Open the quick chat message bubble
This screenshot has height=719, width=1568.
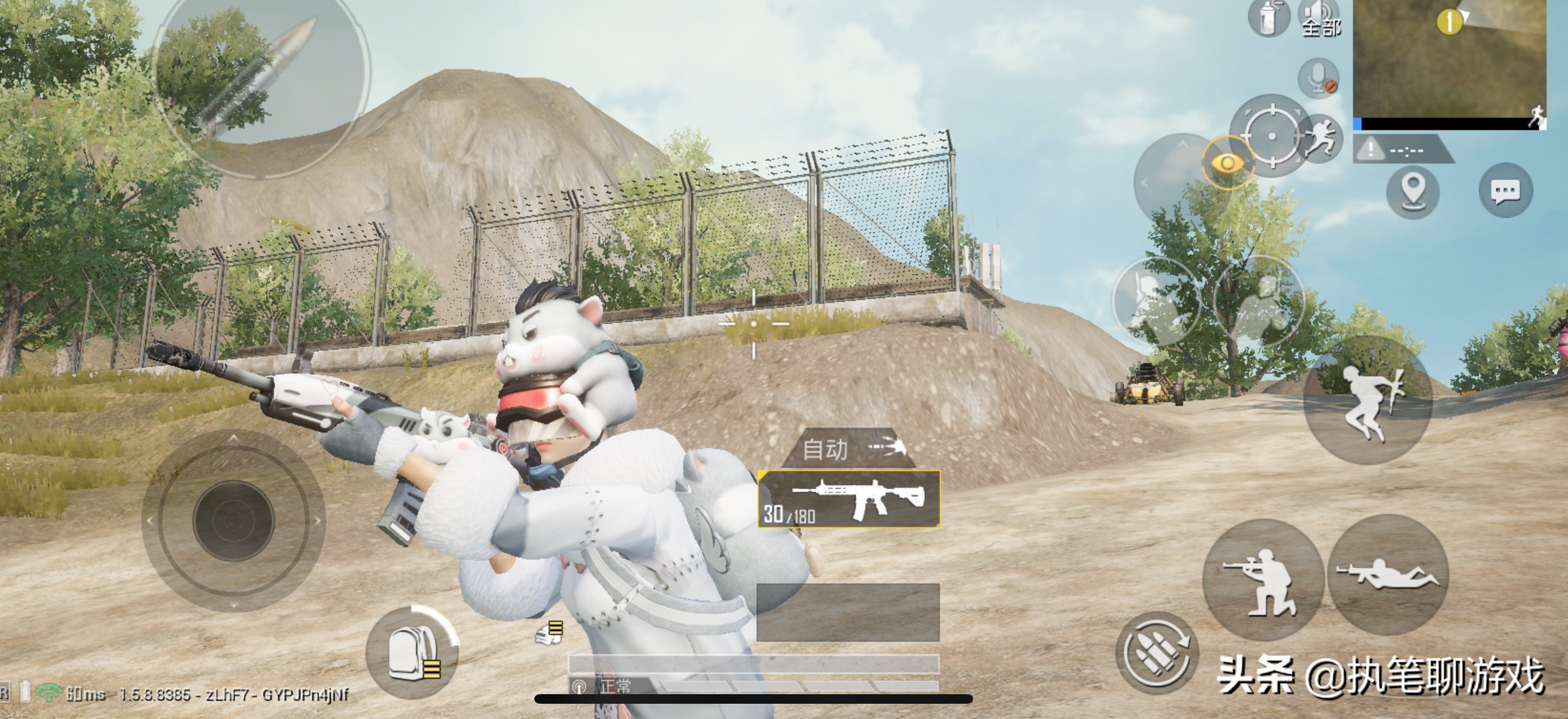(x=1505, y=190)
